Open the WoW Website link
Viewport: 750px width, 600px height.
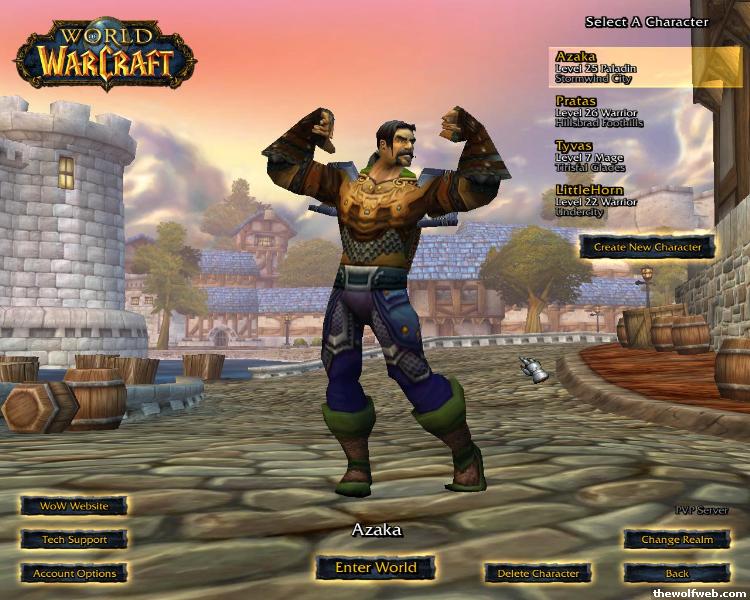coord(74,506)
